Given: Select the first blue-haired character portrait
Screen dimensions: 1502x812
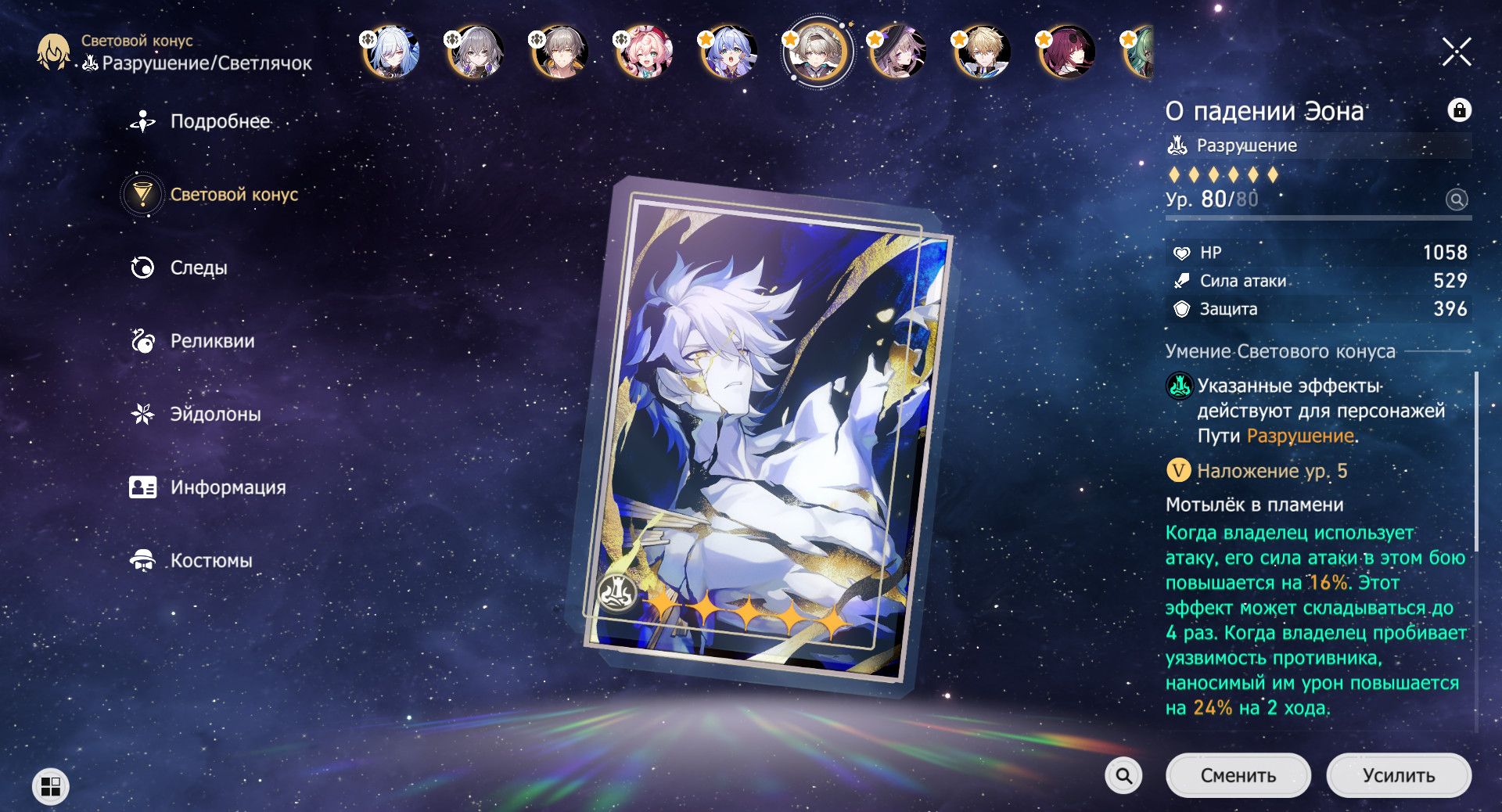Looking at the screenshot, I should [x=390, y=52].
